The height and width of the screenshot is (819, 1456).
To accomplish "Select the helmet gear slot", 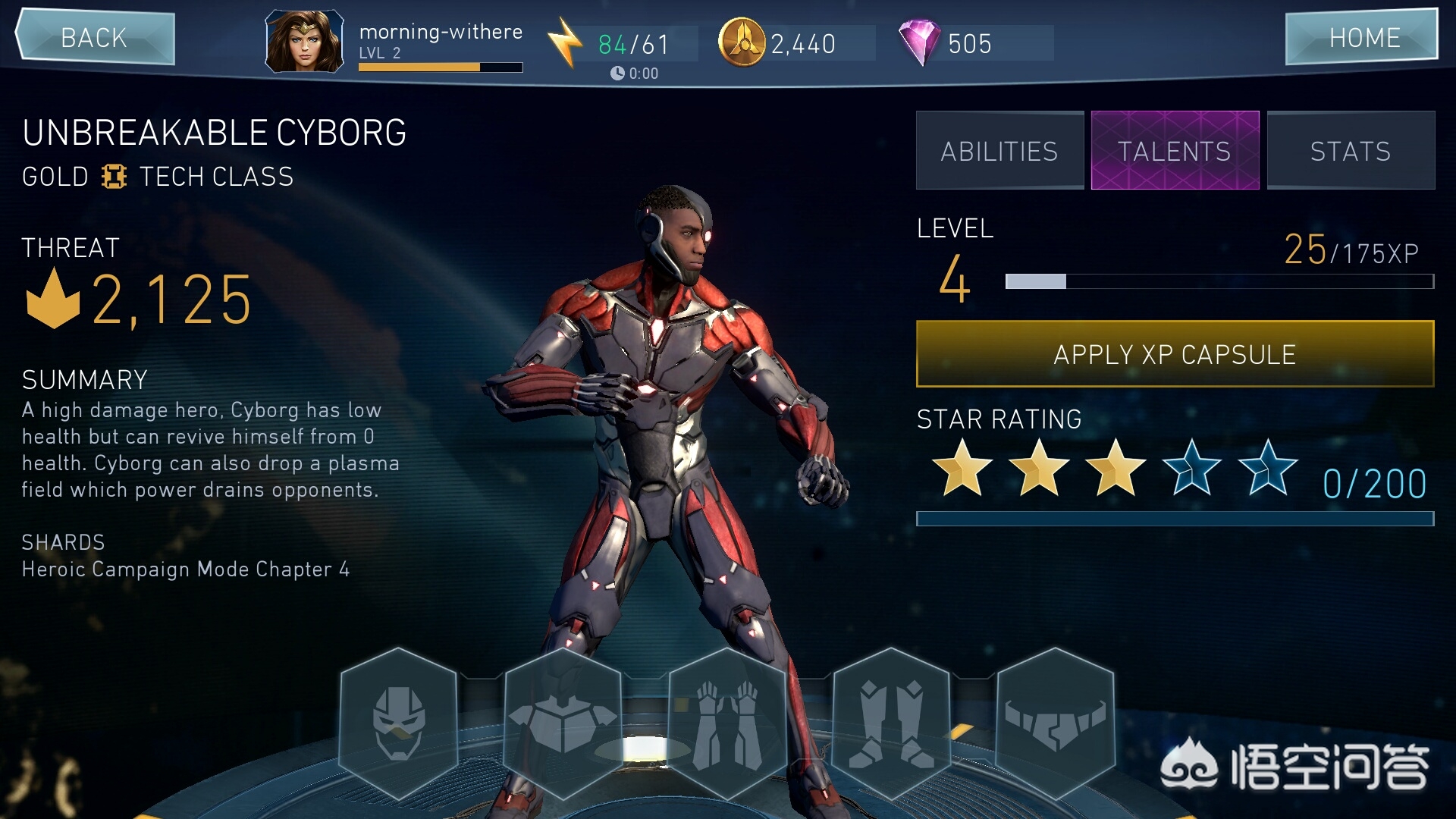I will click(399, 723).
